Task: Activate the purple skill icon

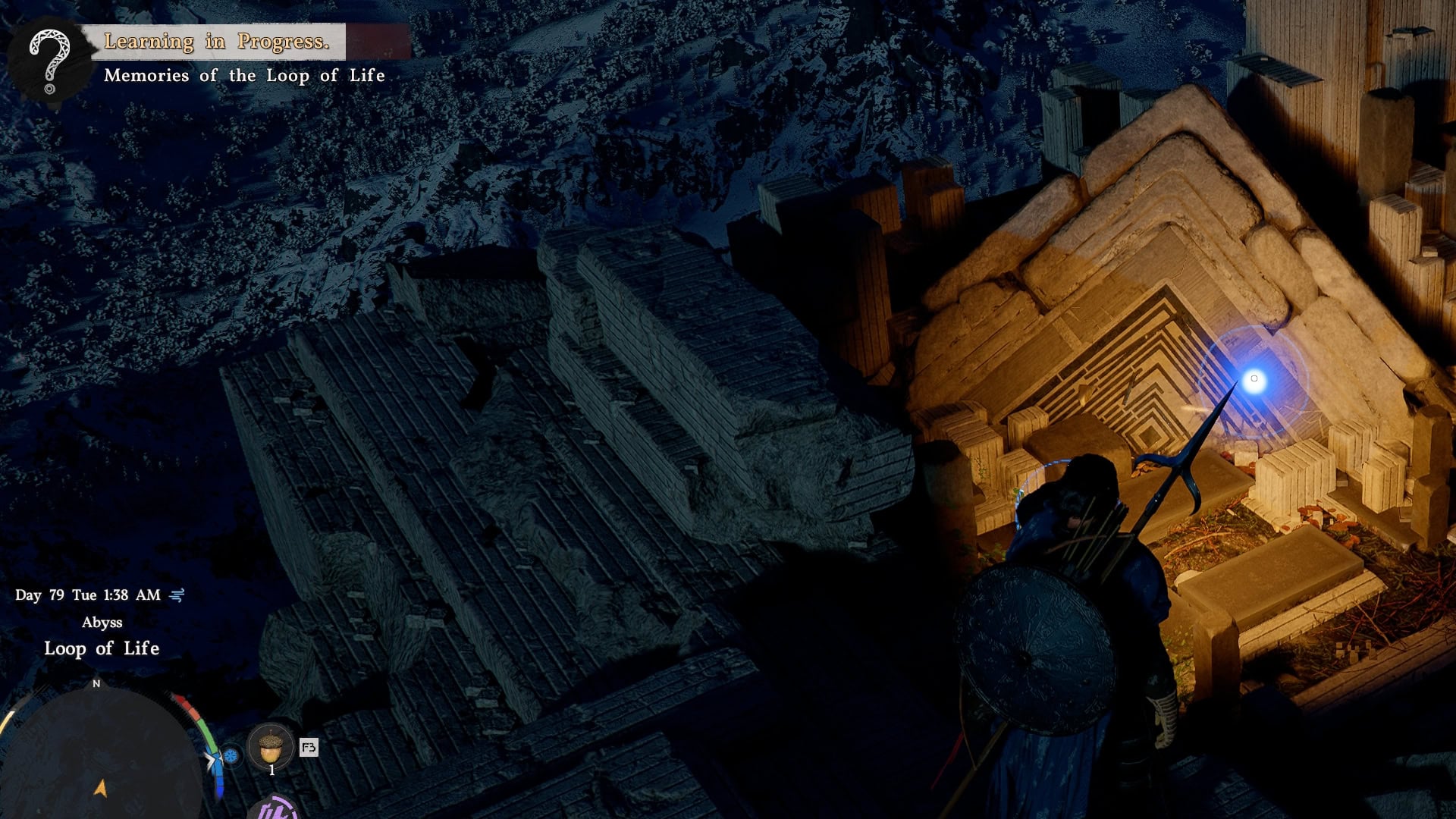Action: pyautogui.click(x=273, y=808)
